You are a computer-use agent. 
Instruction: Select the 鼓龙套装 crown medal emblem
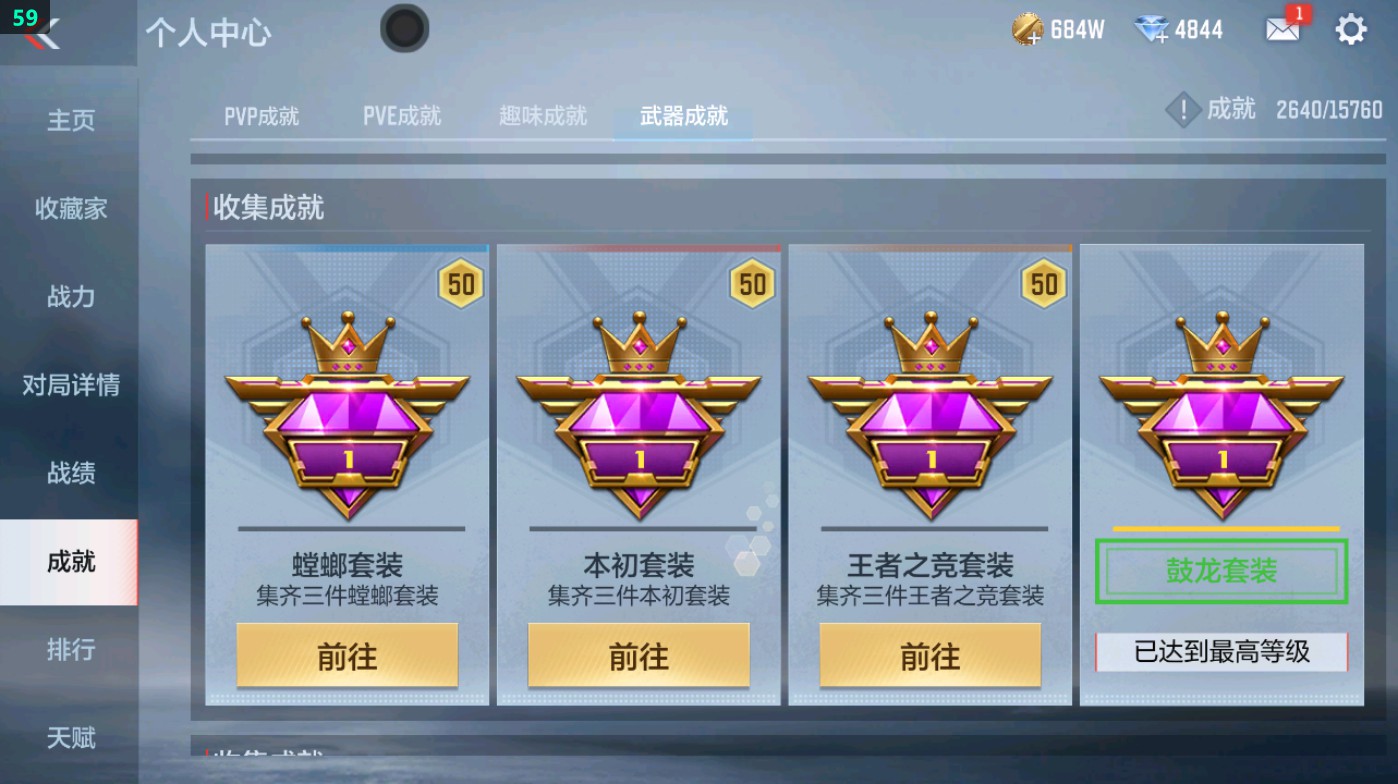pos(1220,420)
